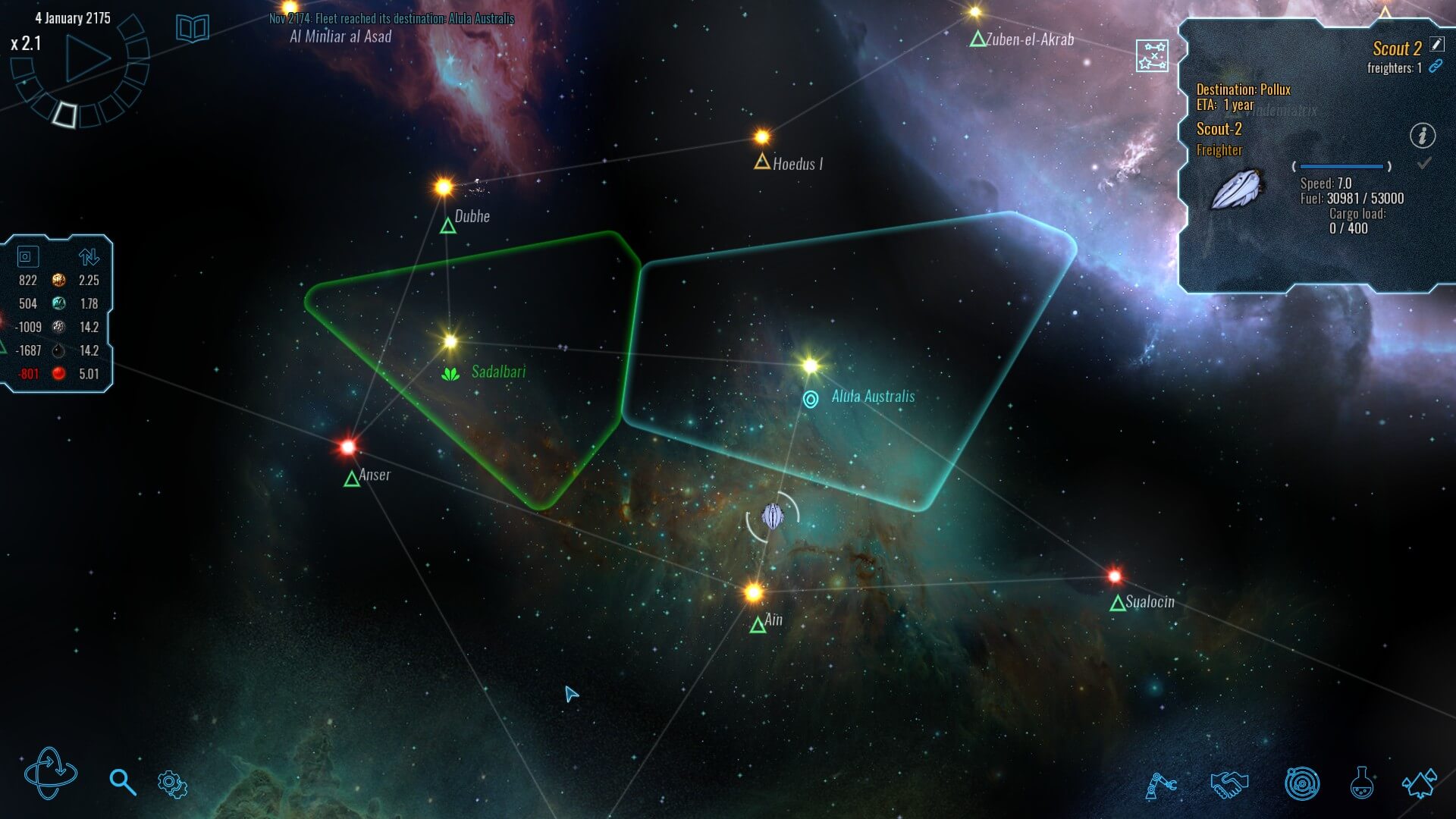This screenshot has width=1456, height=819.
Task: Open the planetary system orbits icon
Action: click(1301, 784)
